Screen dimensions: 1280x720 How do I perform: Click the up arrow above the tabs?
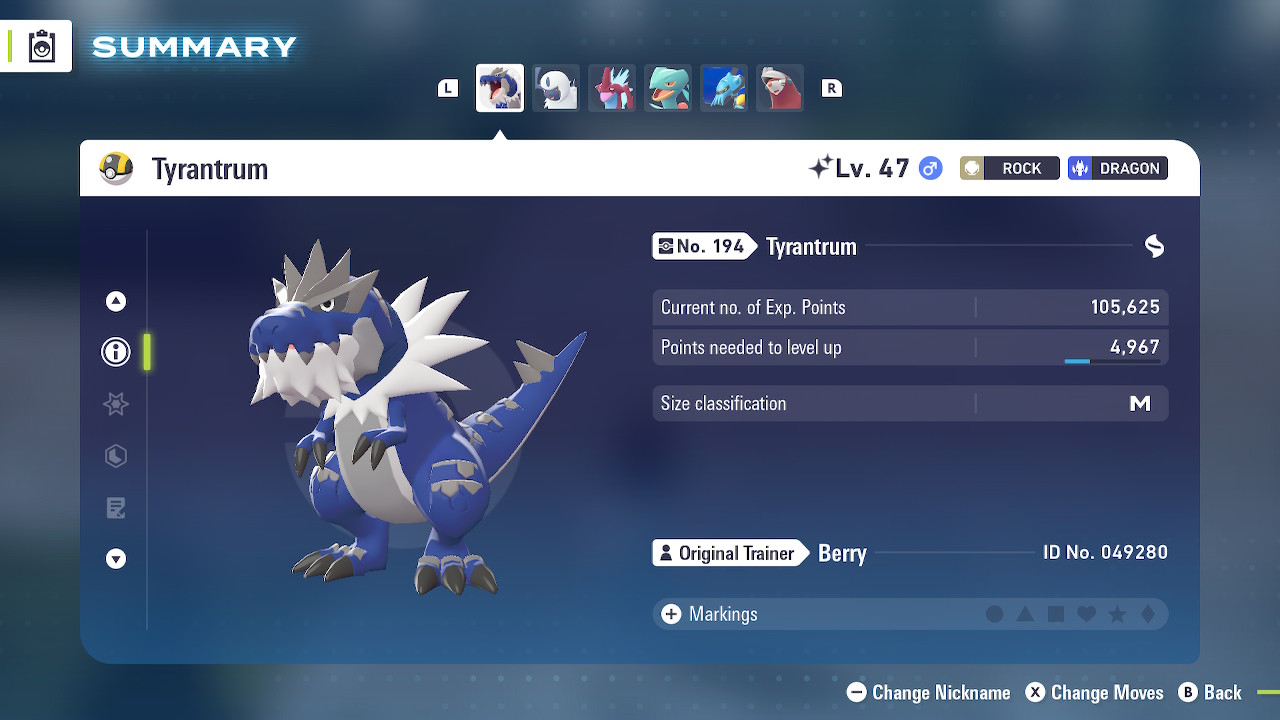coord(116,301)
